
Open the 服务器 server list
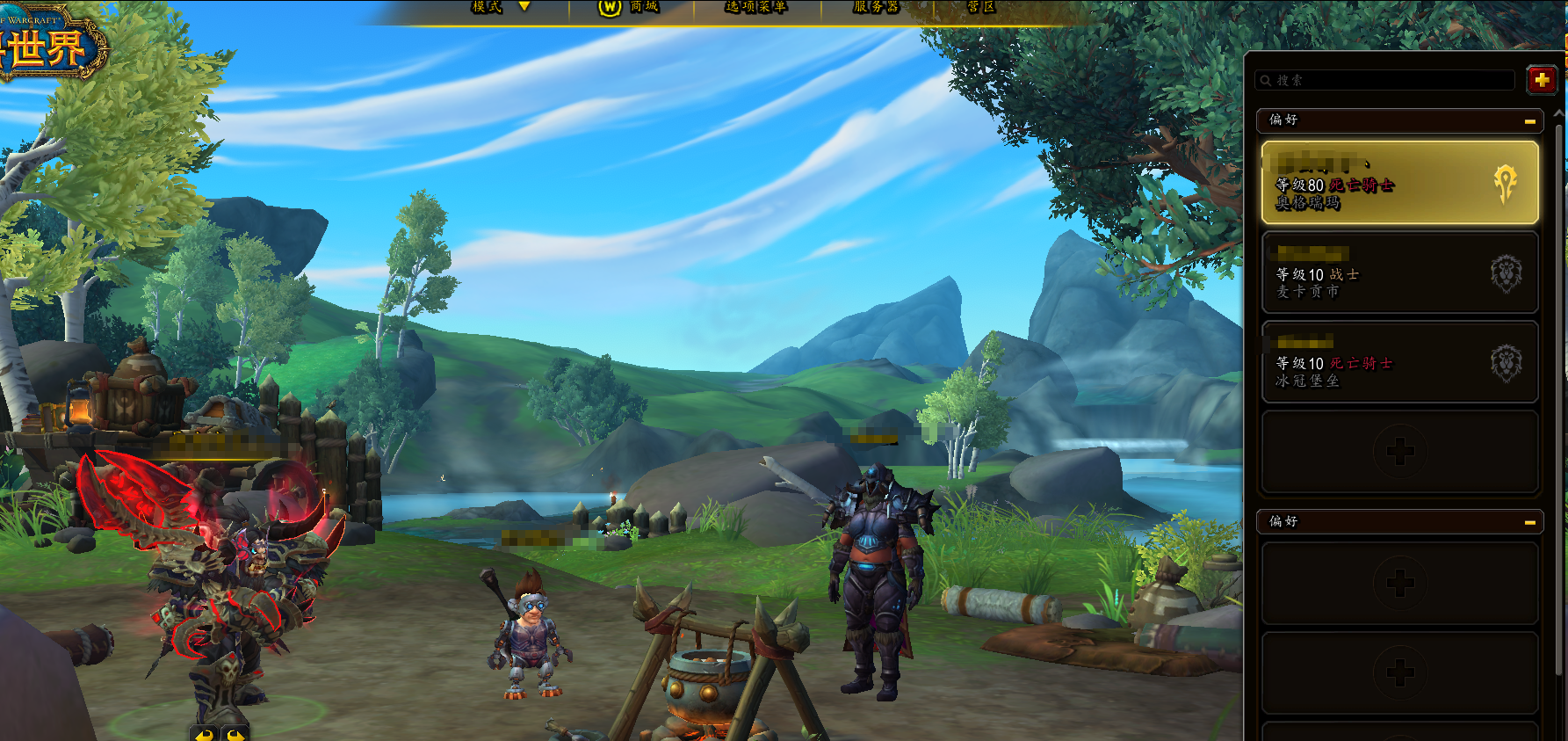(876, 7)
